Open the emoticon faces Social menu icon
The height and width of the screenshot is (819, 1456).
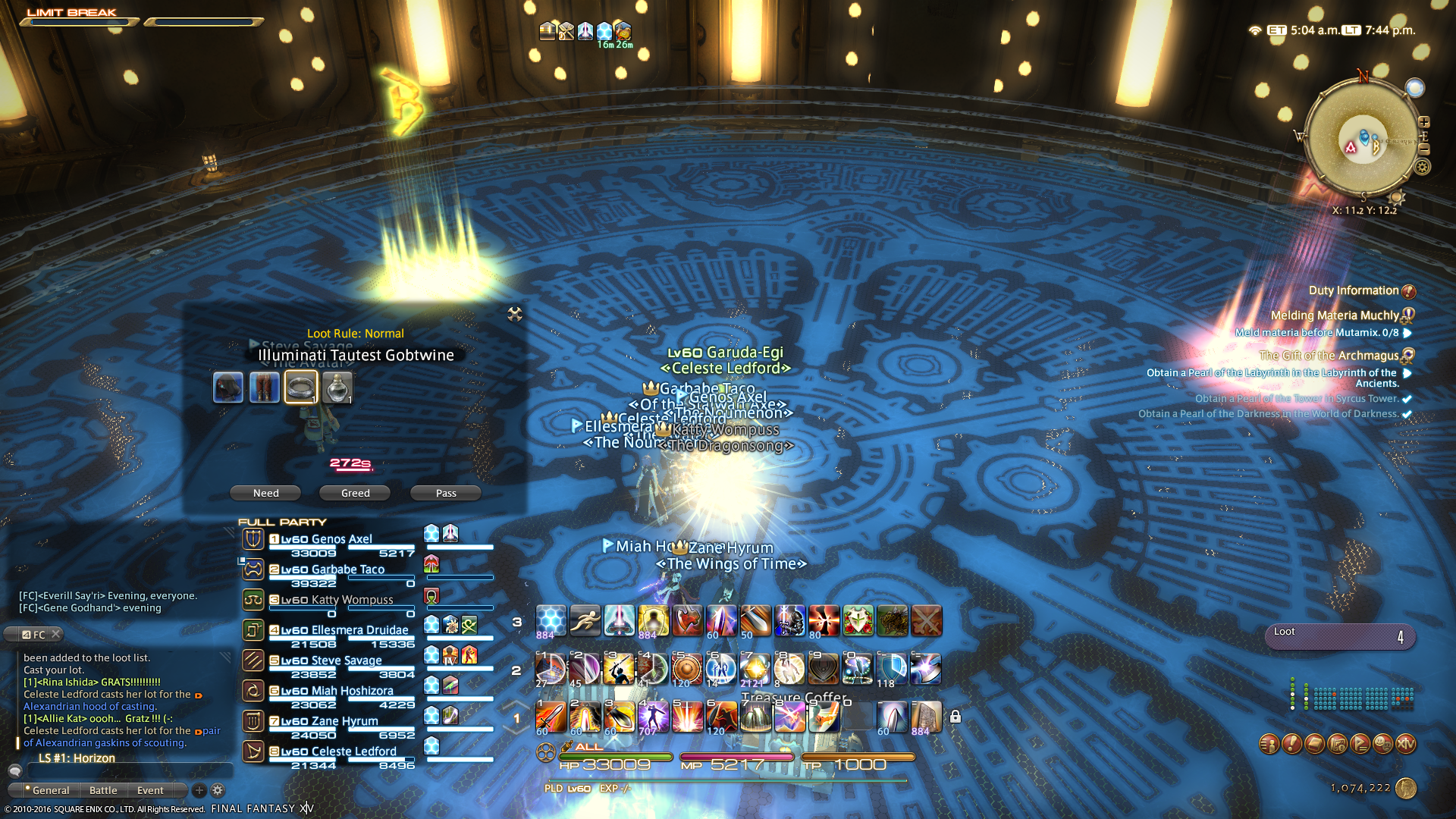(x=1382, y=744)
